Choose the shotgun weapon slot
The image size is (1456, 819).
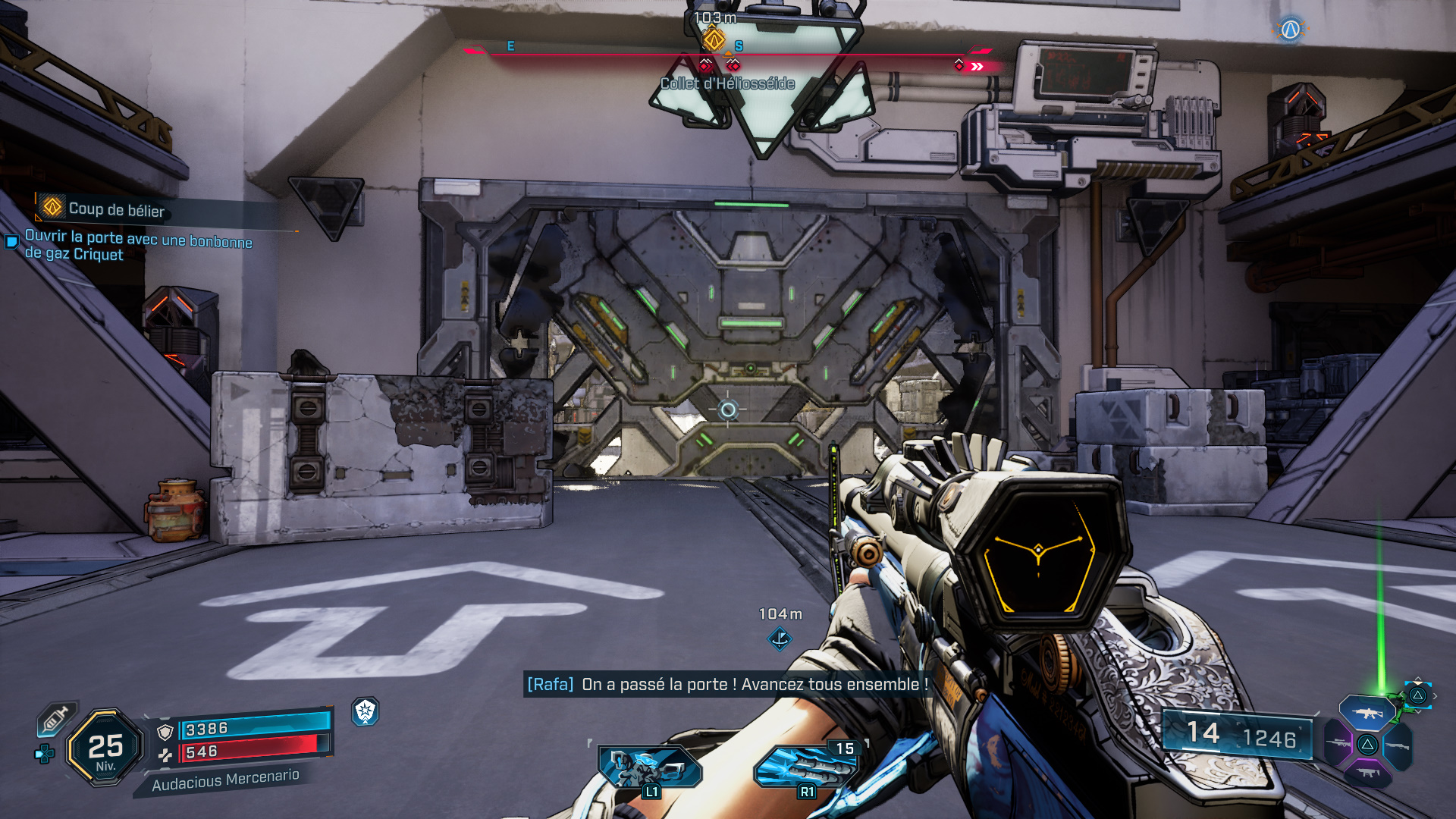[1397, 746]
